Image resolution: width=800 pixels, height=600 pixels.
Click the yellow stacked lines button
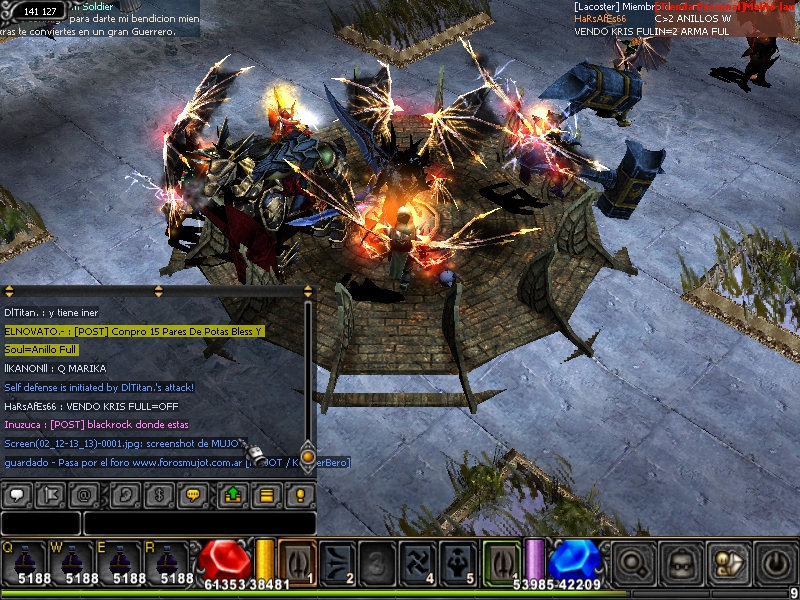266,495
